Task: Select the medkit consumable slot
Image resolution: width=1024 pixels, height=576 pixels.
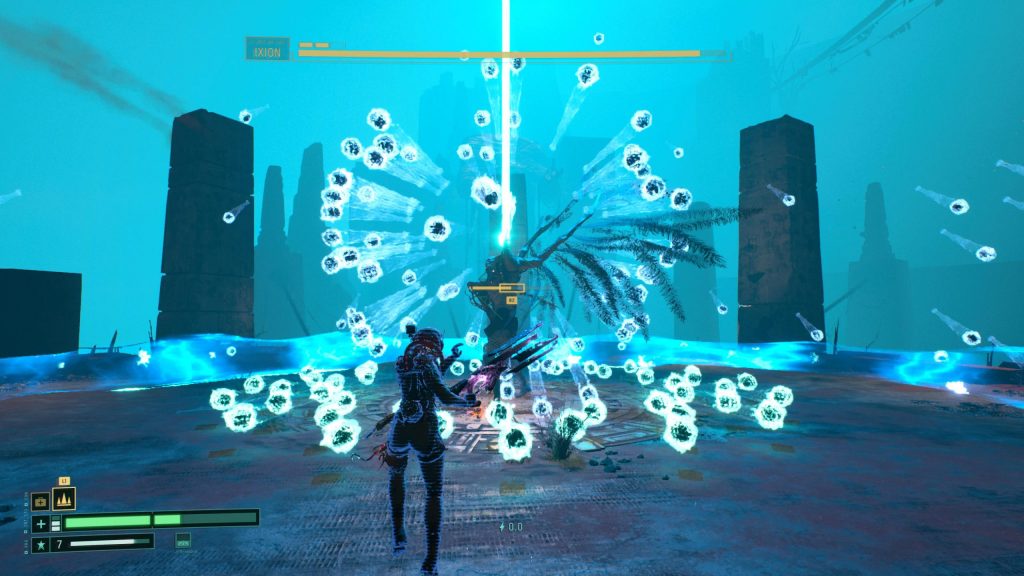Action: pos(40,501)
